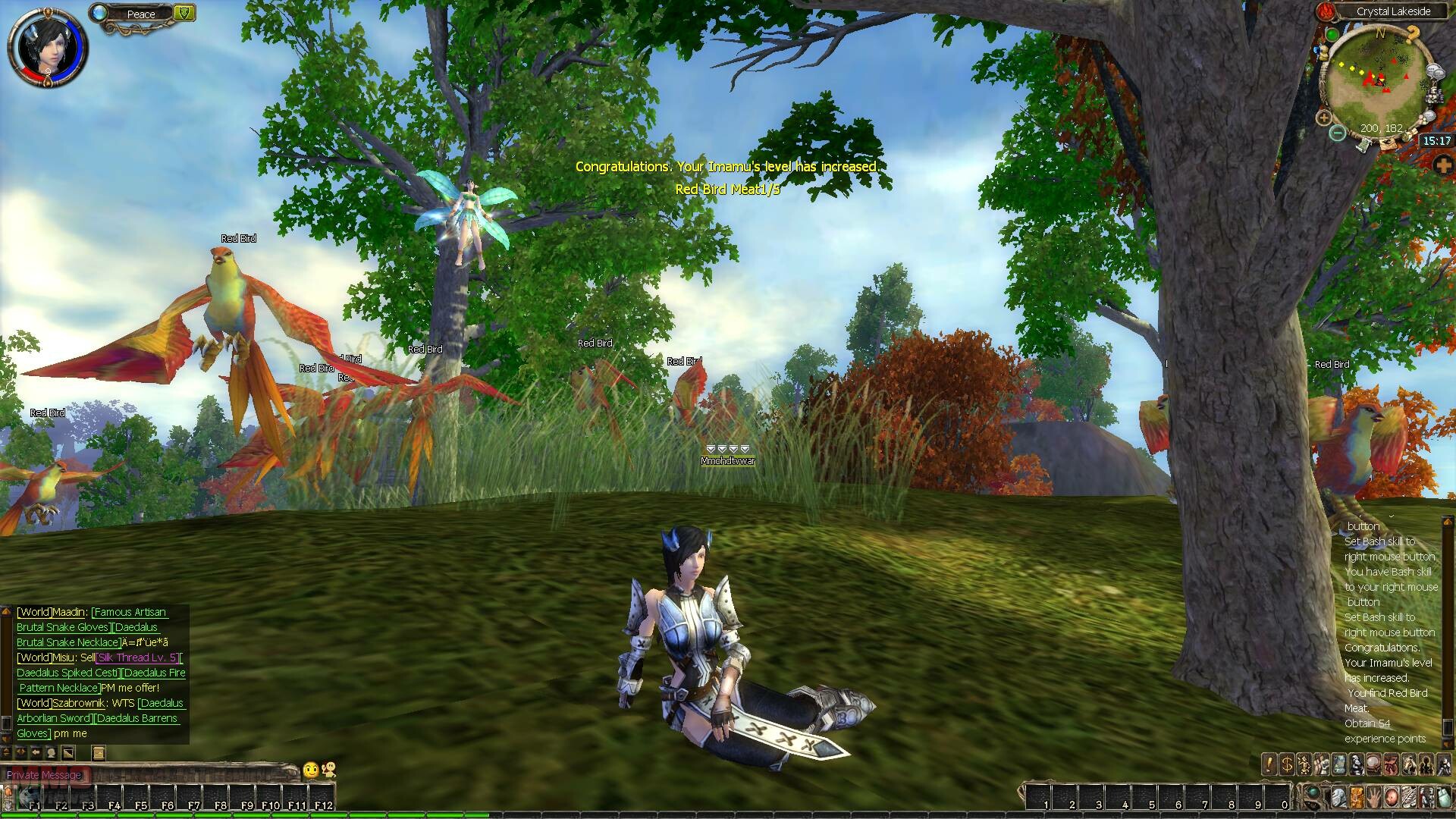The image size is (1456, 819).
Task: Click the gold exclamation mark quest icon
Action: (1269, 764)
